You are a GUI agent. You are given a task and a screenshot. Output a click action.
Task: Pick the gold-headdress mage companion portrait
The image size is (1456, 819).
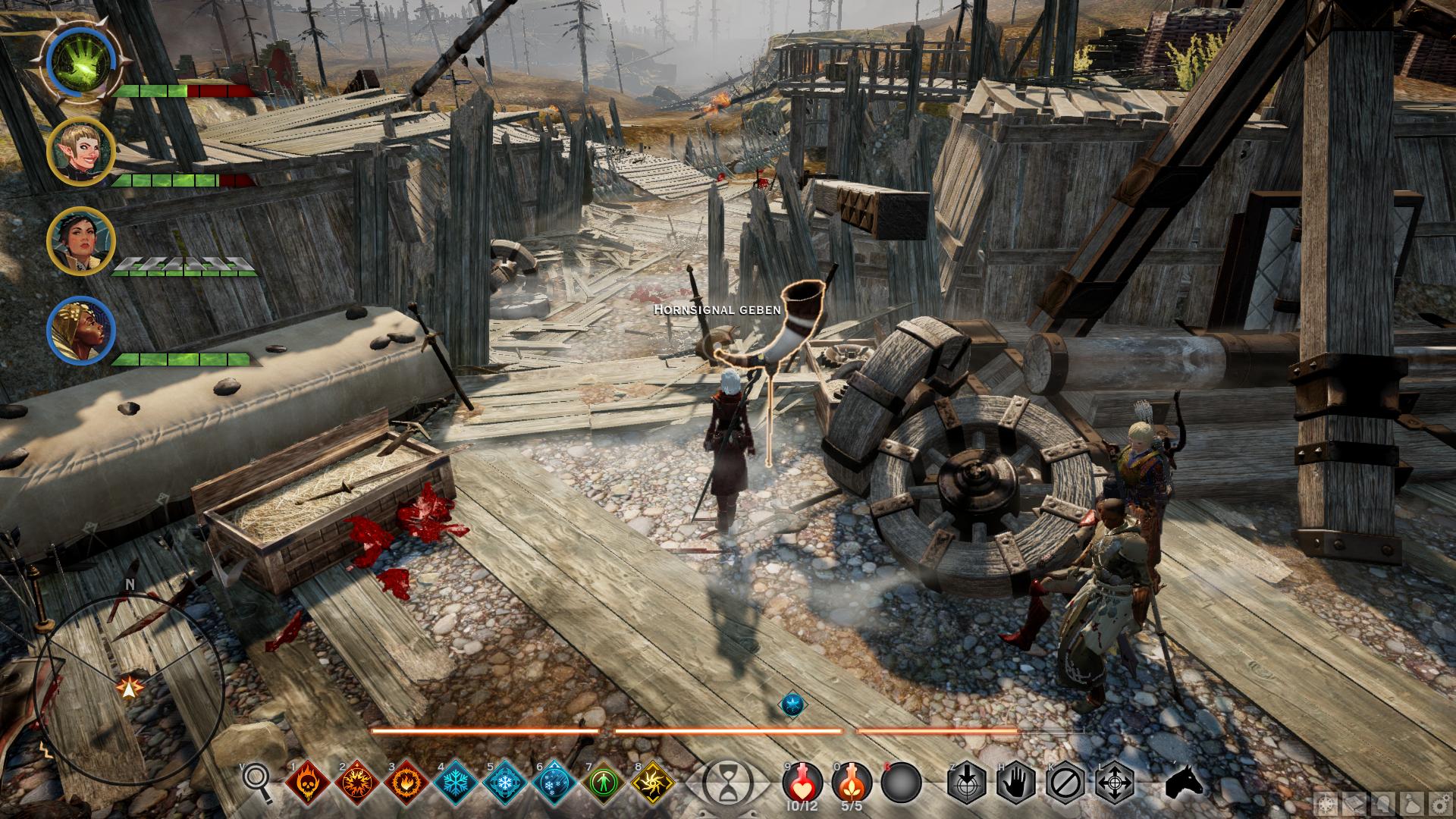click(80, 331)
